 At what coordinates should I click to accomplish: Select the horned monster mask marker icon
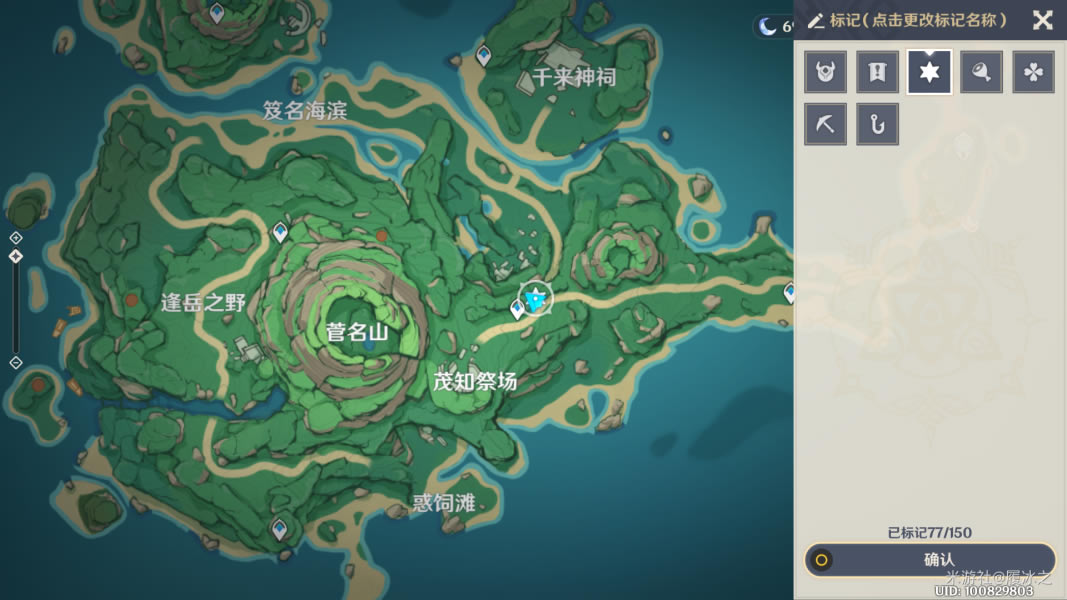click(826, 72)
